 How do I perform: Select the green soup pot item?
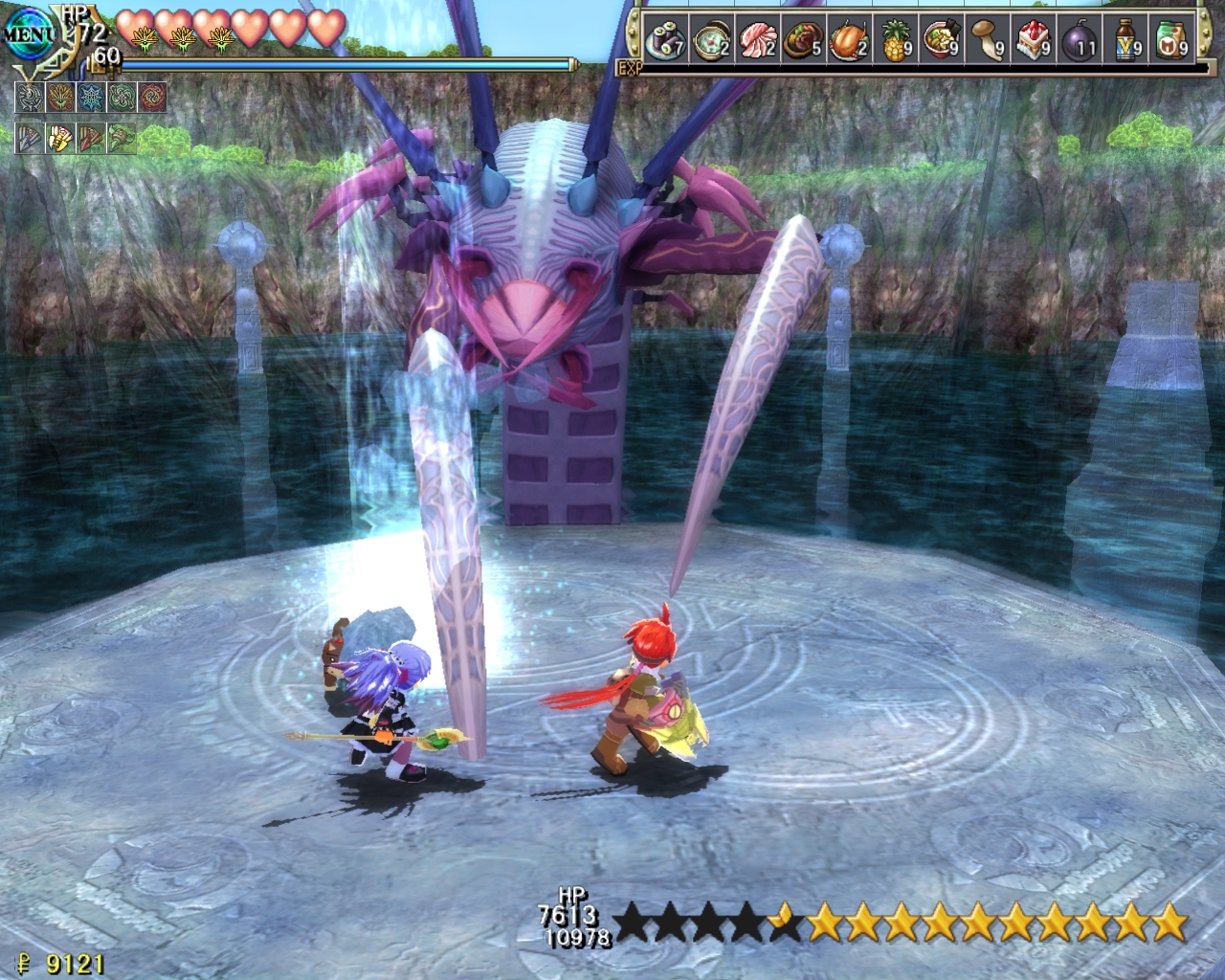point(707,41)
